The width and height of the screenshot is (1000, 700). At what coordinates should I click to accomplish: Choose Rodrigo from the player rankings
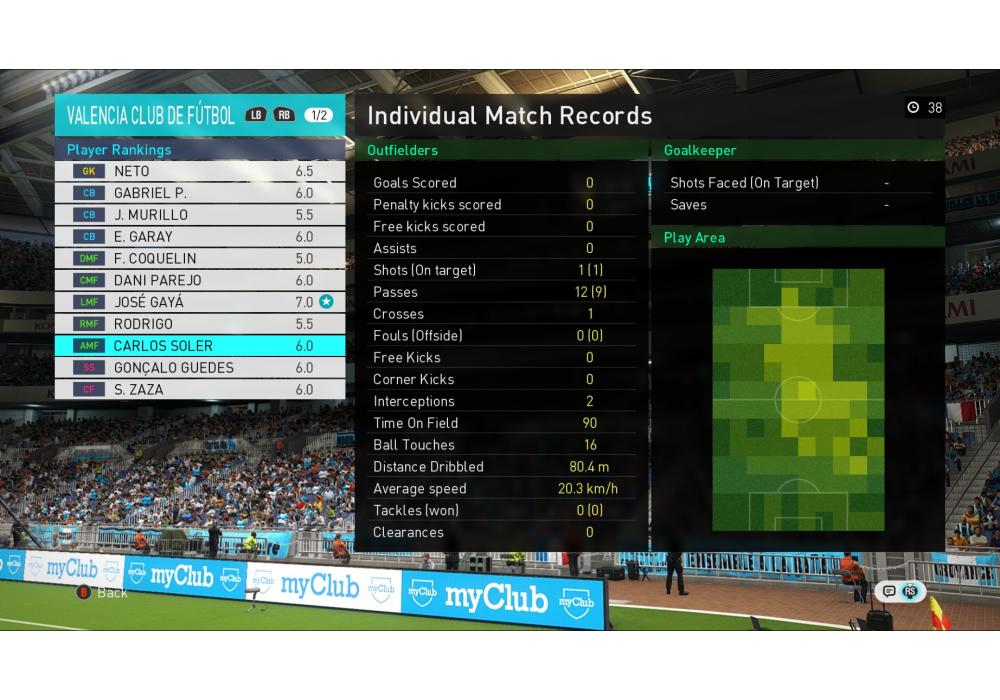pos(200,324)
